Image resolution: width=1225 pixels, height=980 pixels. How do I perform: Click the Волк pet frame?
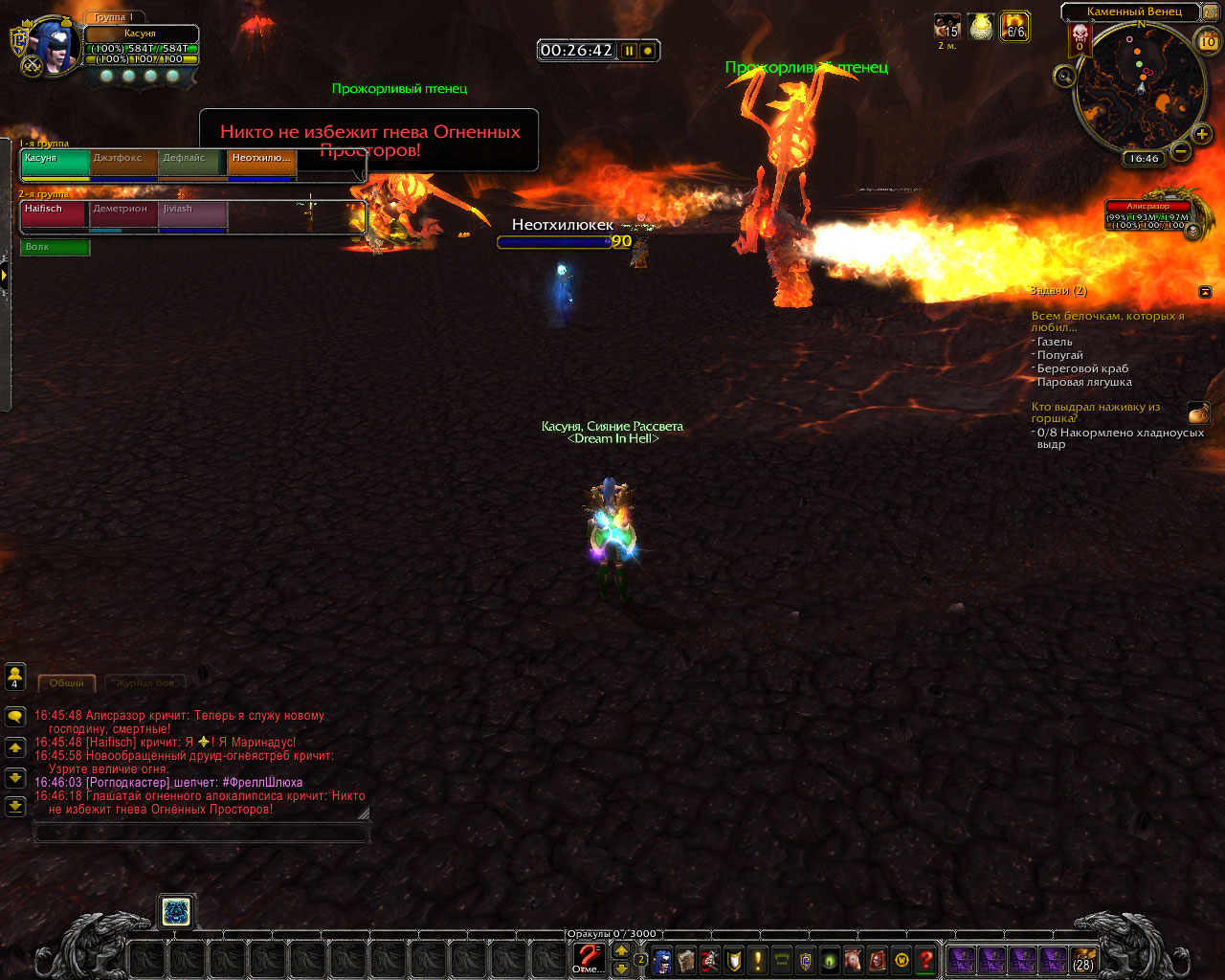pos(55,247)
